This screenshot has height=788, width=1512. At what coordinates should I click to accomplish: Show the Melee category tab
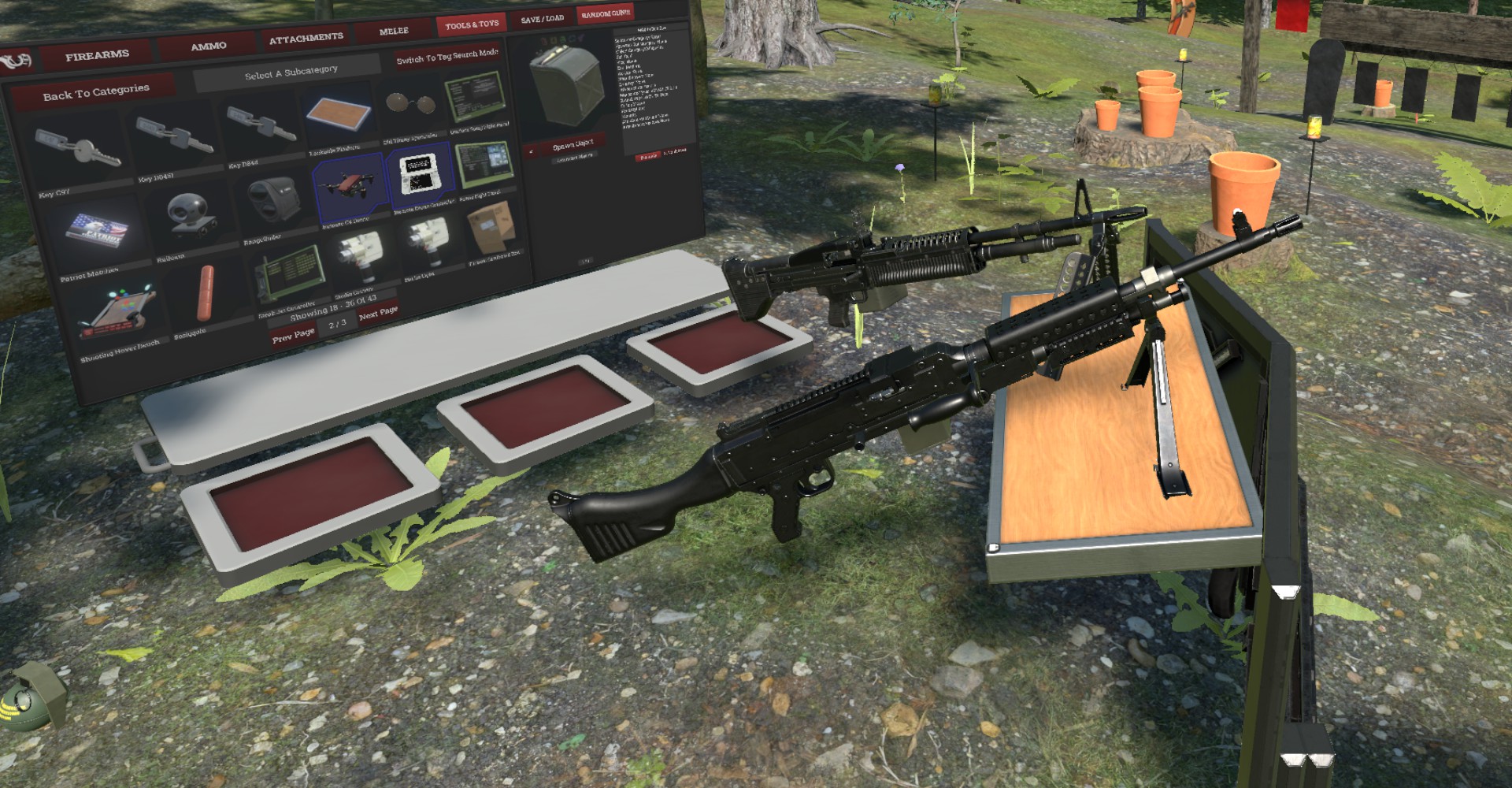coord(394,31)
